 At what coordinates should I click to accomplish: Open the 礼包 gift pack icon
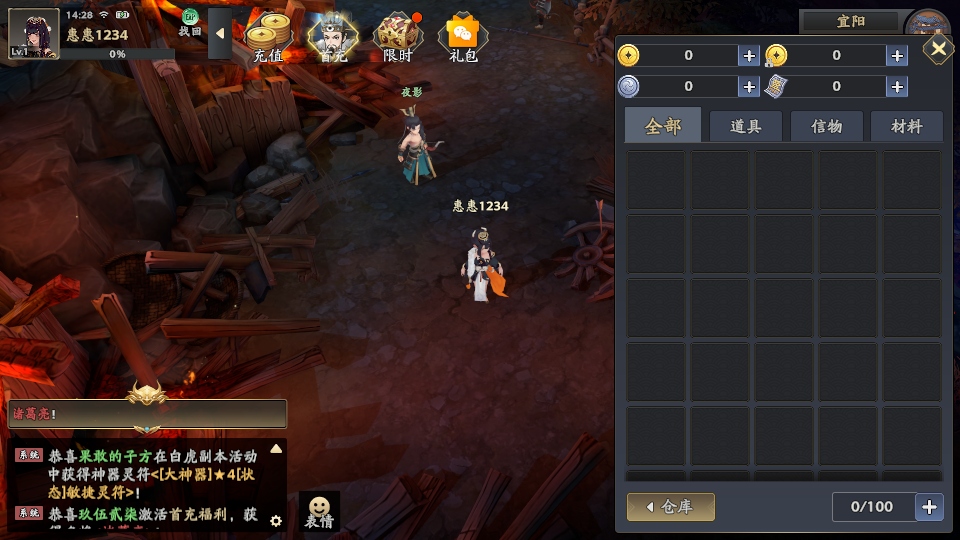463,38
